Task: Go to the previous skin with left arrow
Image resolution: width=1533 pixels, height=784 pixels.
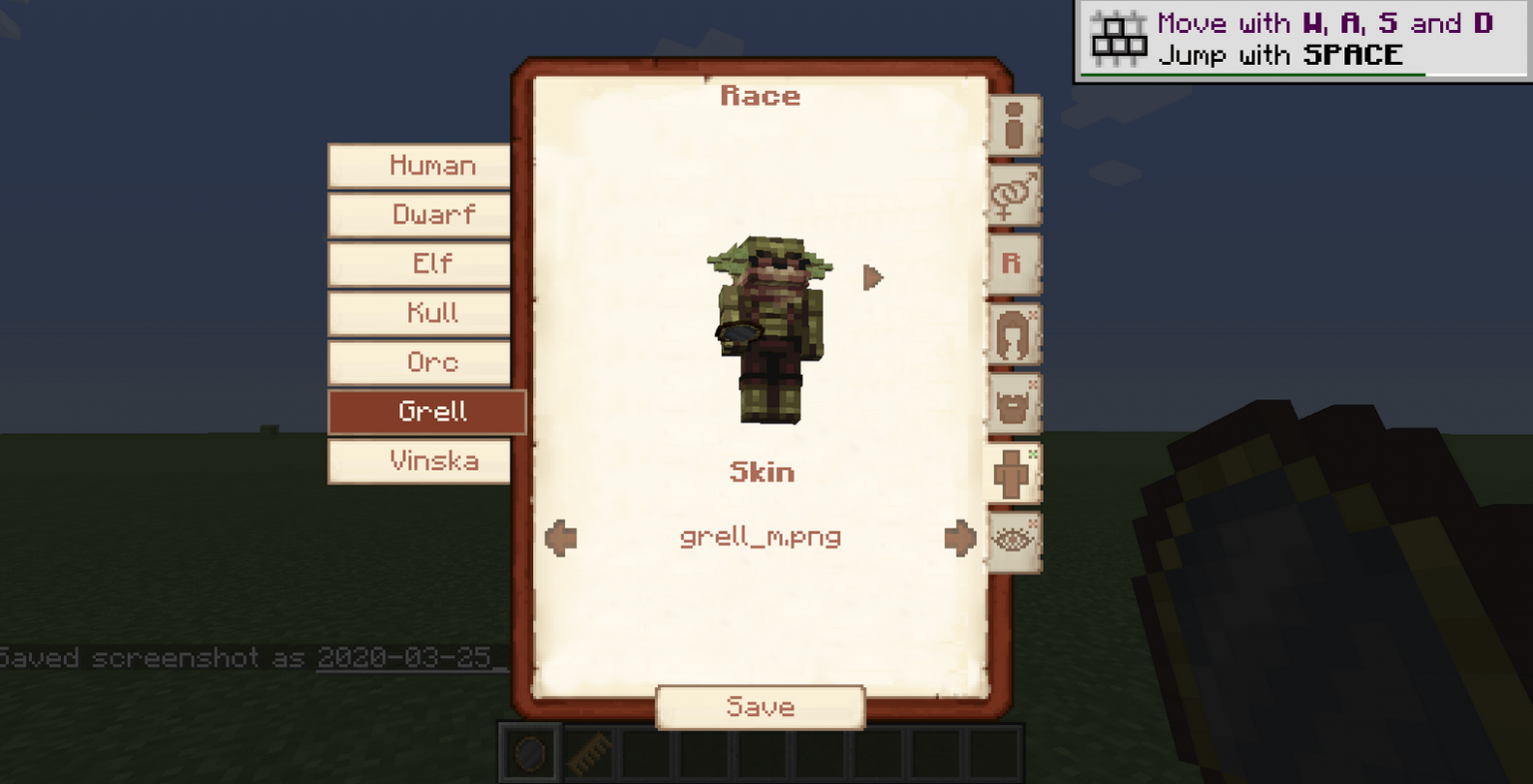Action: (562, 538)
